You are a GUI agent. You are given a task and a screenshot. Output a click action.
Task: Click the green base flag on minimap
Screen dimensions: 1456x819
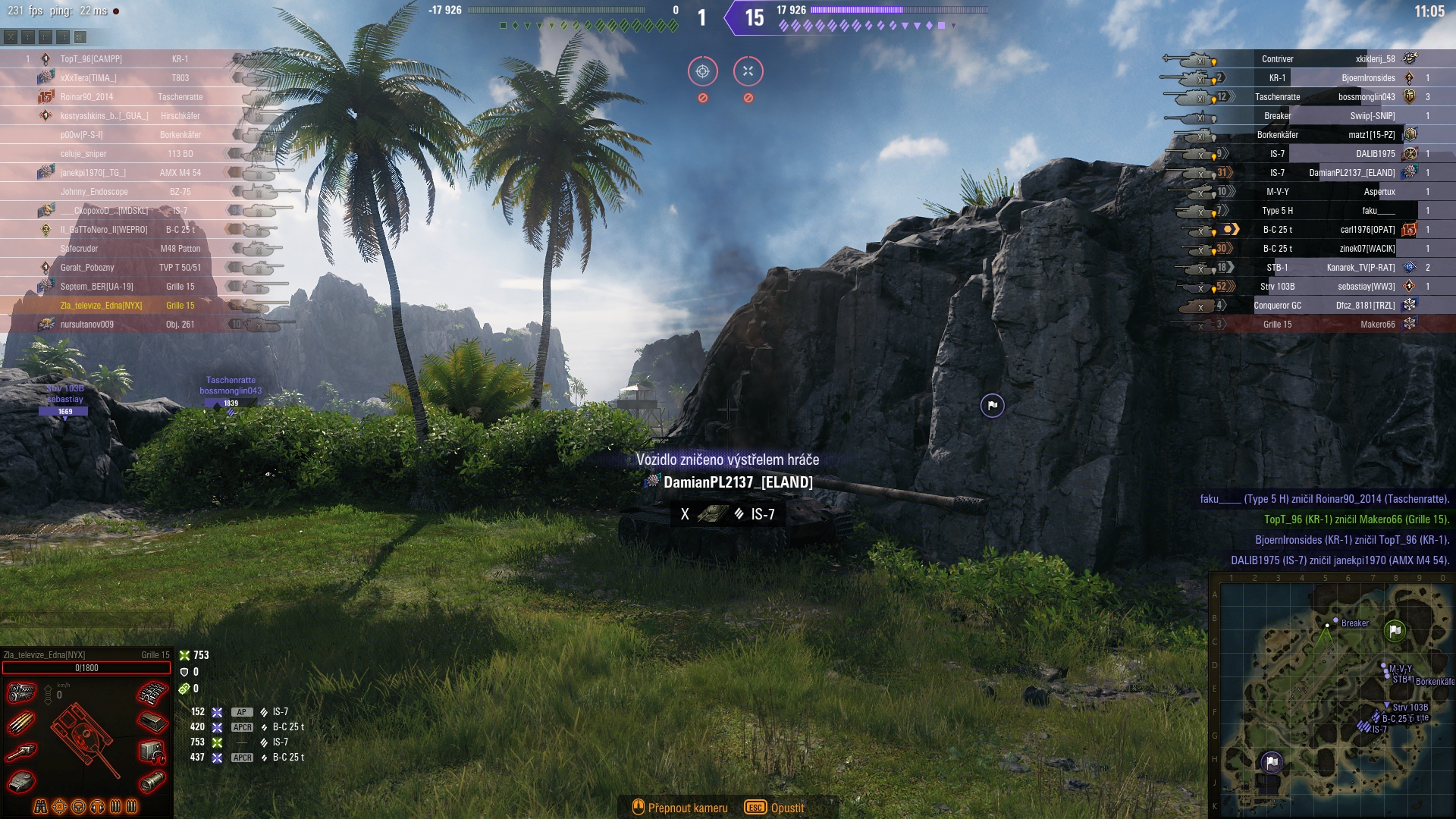1395,630
